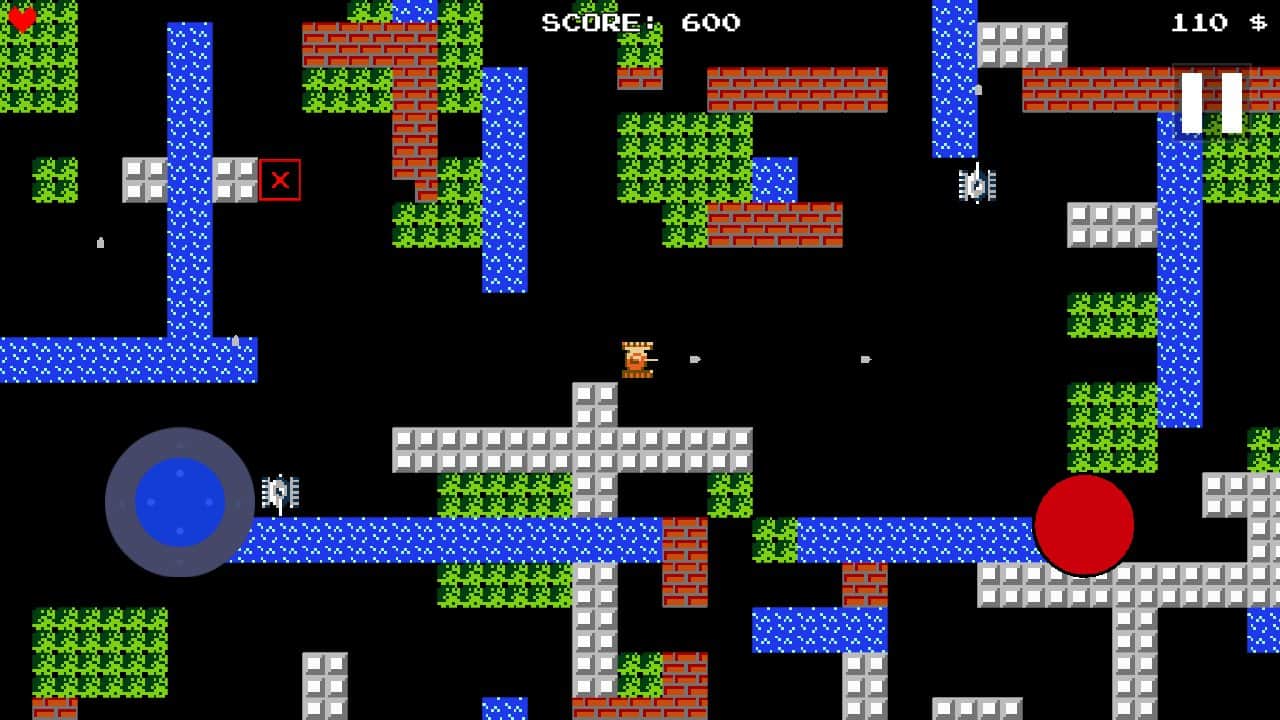This screenshot has width=1280, height=720.
Task: Click the red X marker near the steel blocks
Action: click(281, 180)
